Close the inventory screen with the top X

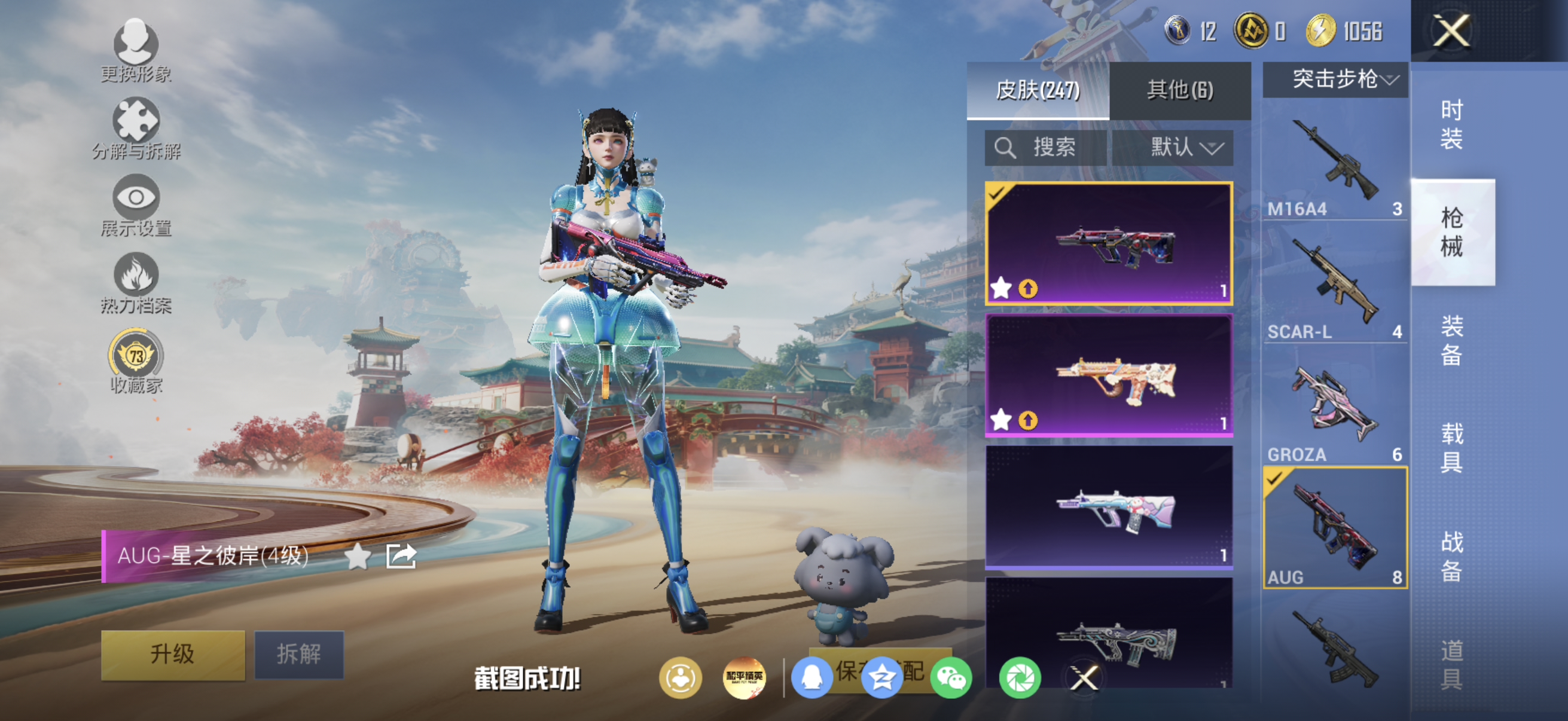[x=1451, y=31]
